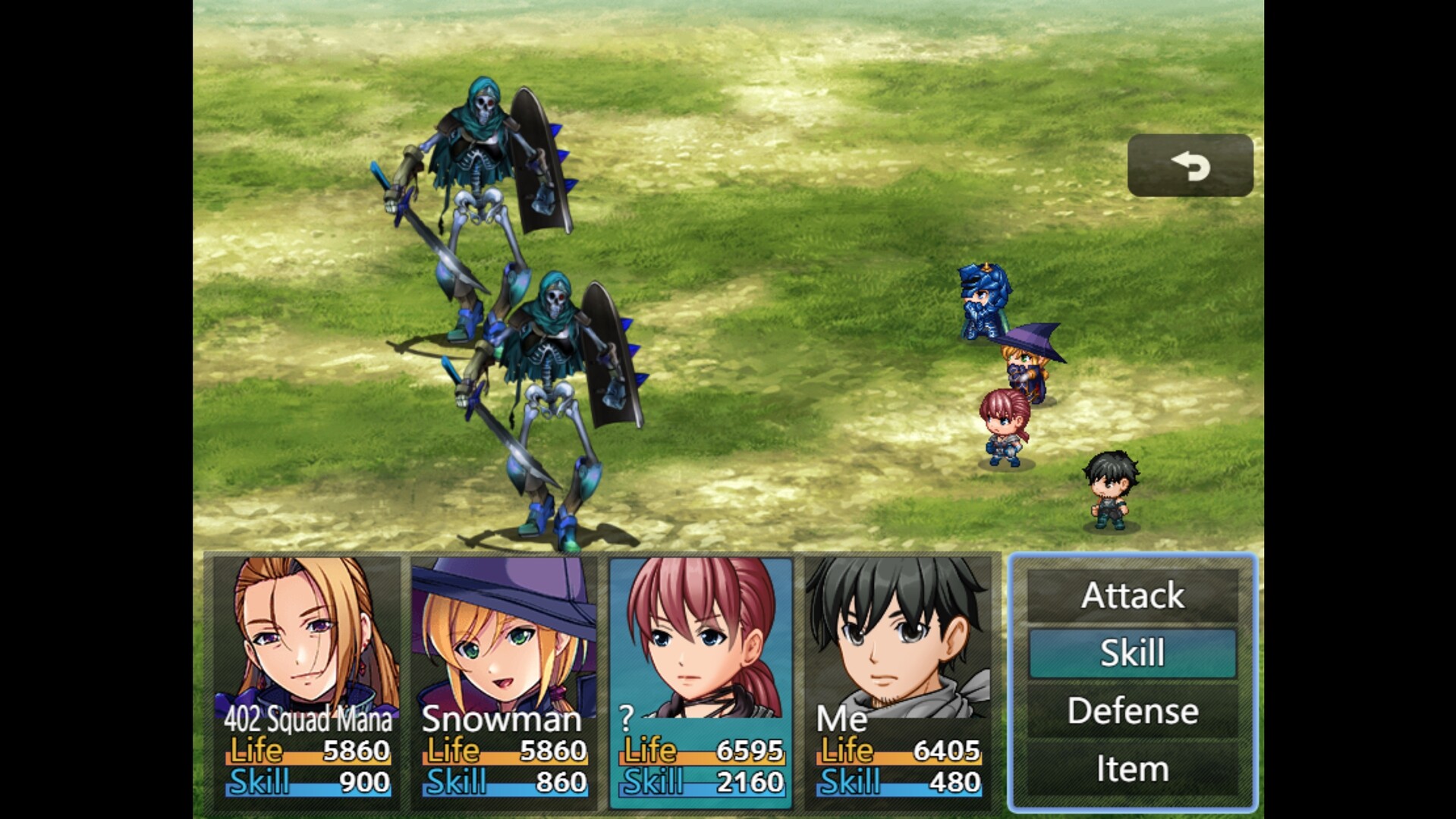This screenshot has width=1456, height=819.
Task: Choose Defense from the battle menu
Action: click(x=1131, y=711)
